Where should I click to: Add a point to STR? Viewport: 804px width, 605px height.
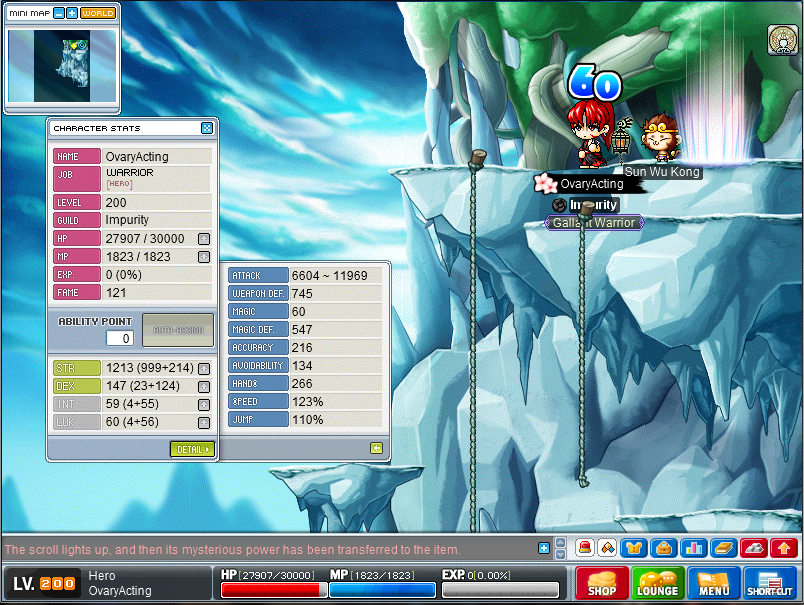coord(204,369)
